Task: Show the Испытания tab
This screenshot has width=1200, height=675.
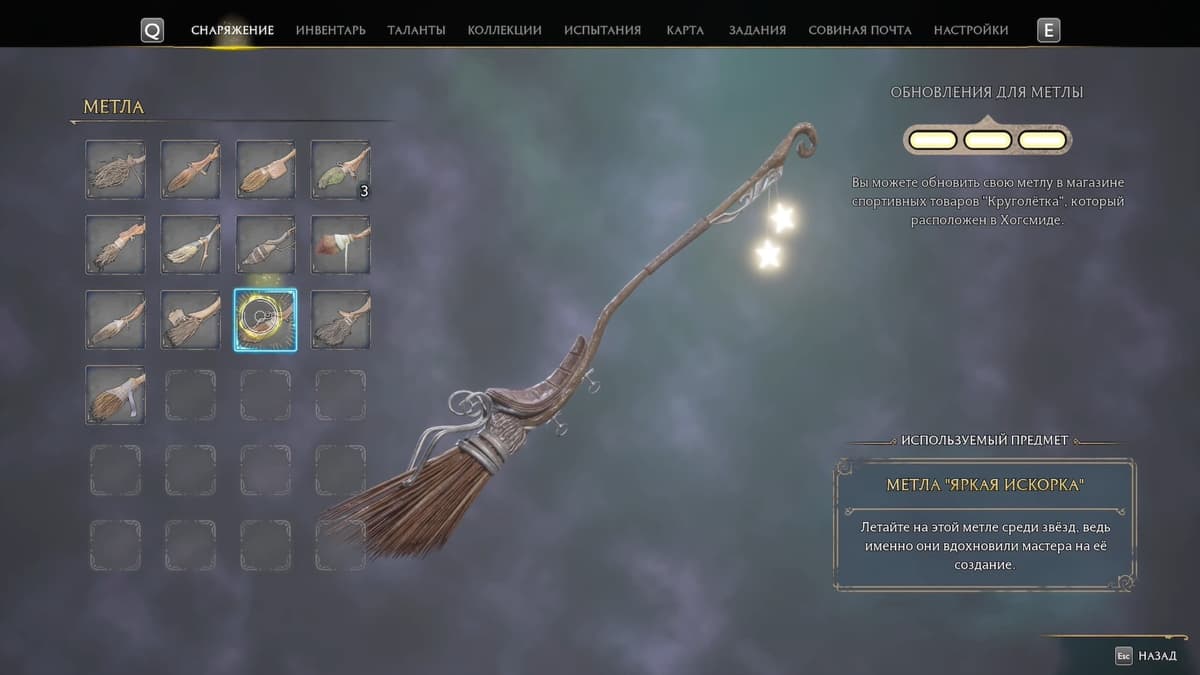Action: point(602,30)
